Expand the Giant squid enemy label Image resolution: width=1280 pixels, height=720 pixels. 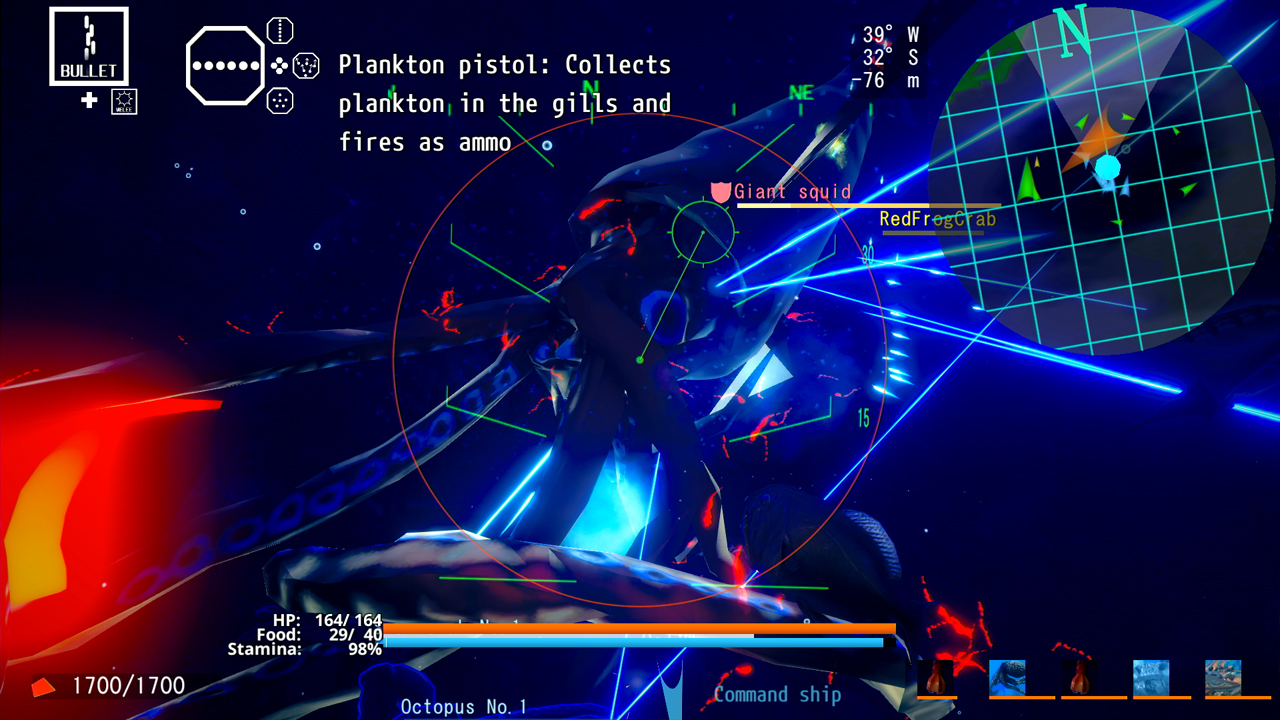[x=790, y=192]
